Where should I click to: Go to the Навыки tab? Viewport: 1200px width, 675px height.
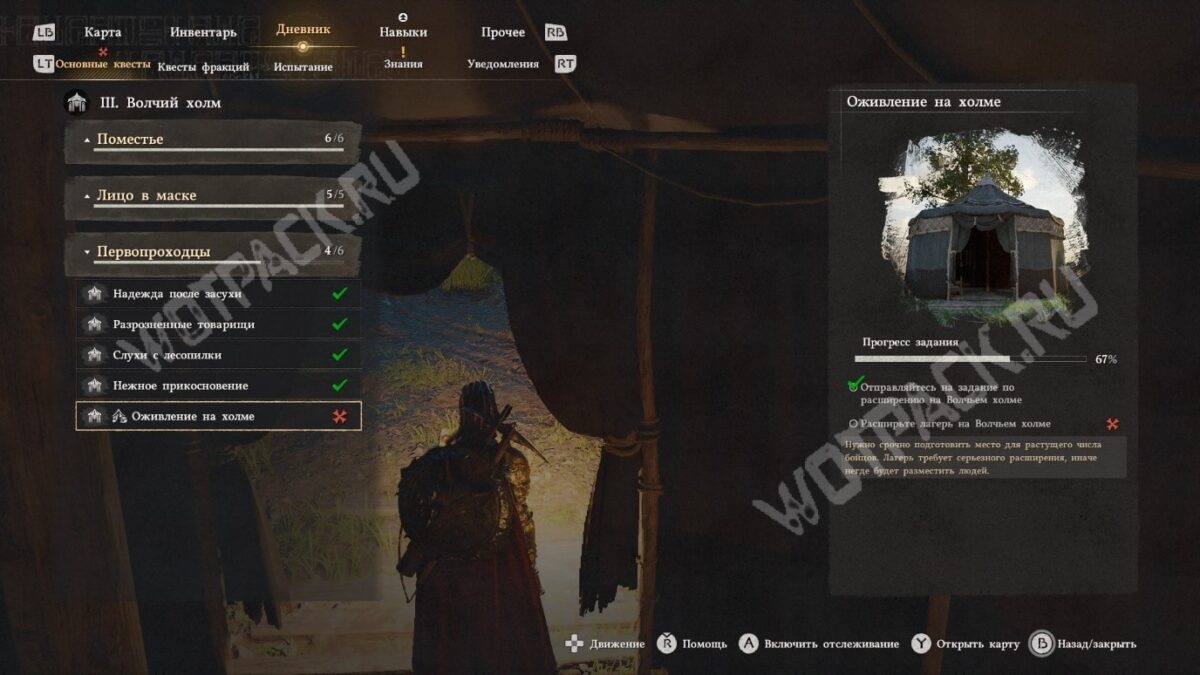click(403, 32)
